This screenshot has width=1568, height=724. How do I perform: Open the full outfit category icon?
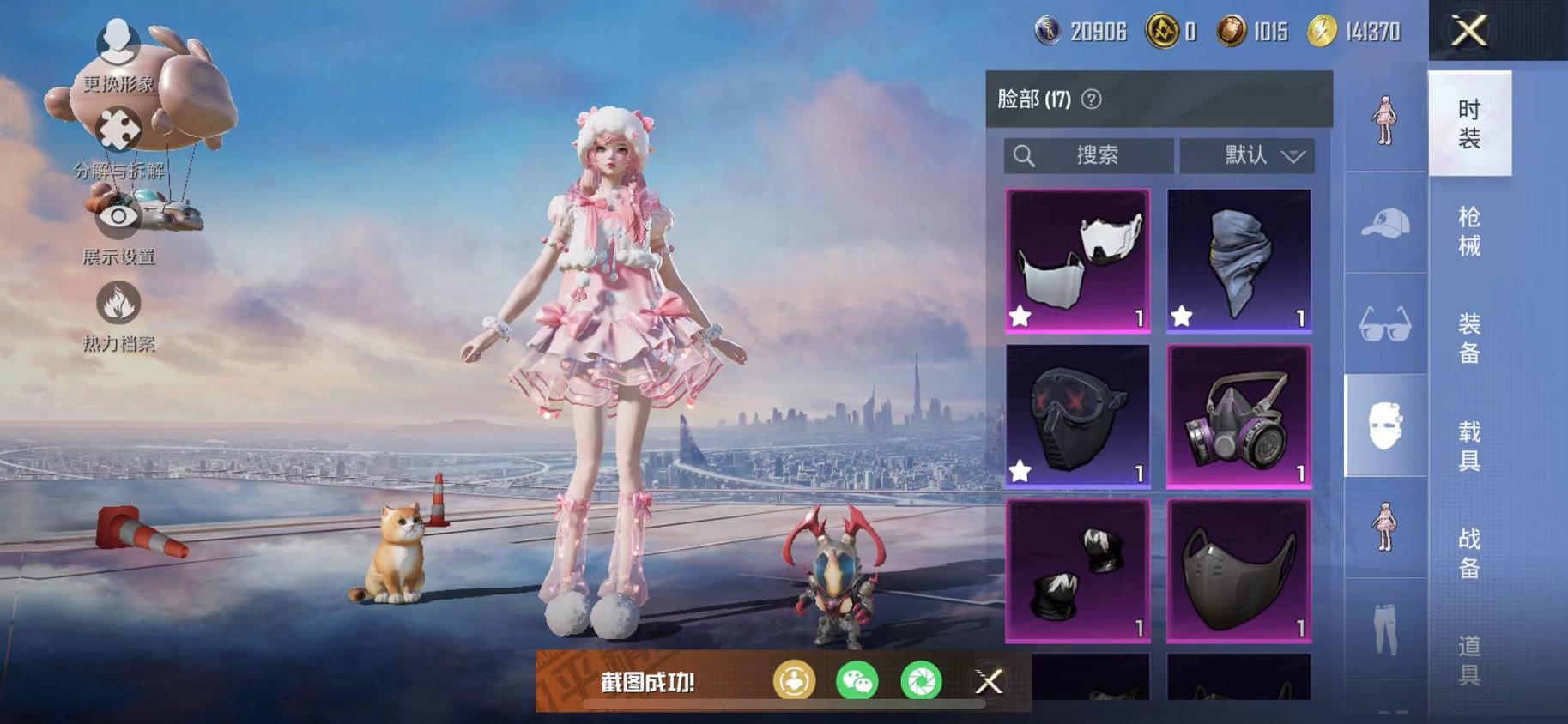tap(1384, 120)
